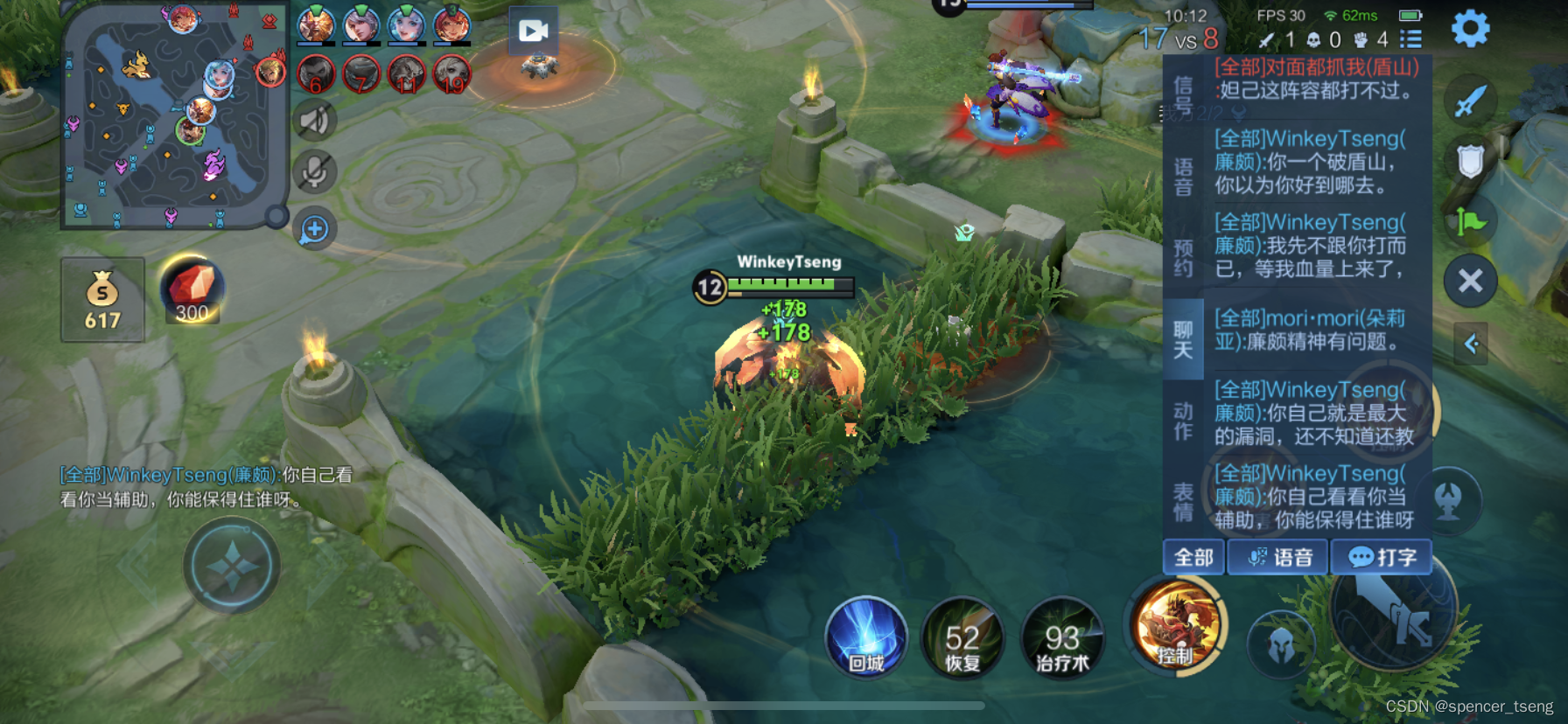1568x724 pixels.
Task: Open the video recording camera button
Action: (x=533, y=31)
